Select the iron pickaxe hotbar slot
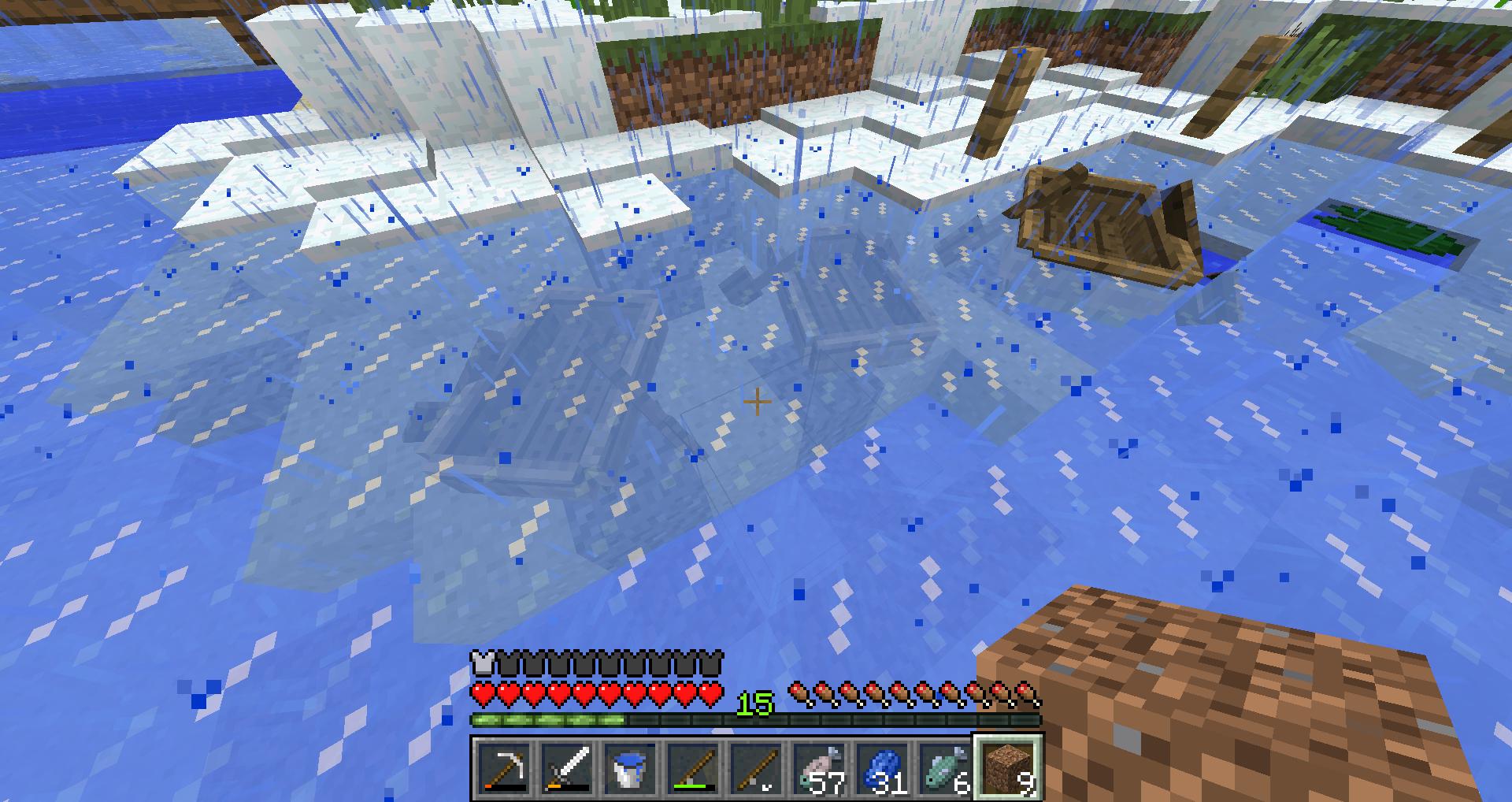 point(503,767)
